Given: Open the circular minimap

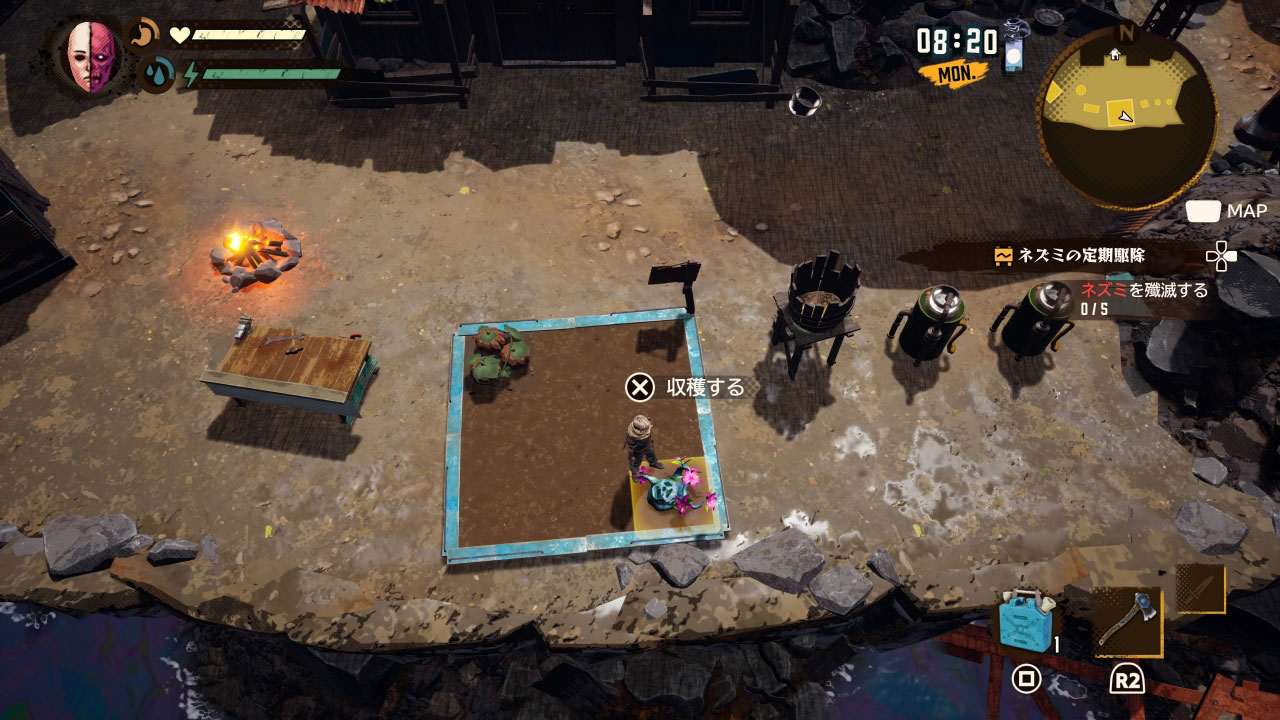Looking at the screenshot, I should (1127, 117).
